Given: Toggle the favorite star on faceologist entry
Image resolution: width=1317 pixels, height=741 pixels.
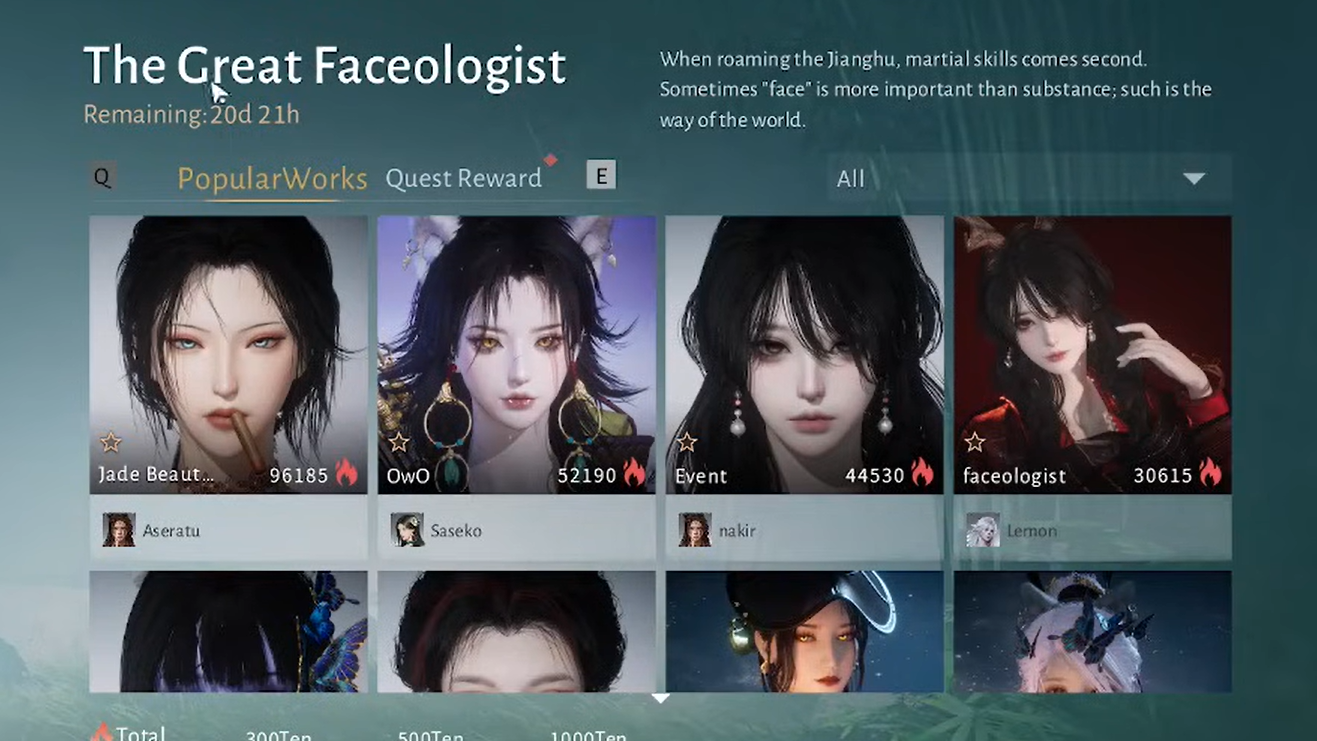Looking at the screenshot, I should (x=973, y=441).
